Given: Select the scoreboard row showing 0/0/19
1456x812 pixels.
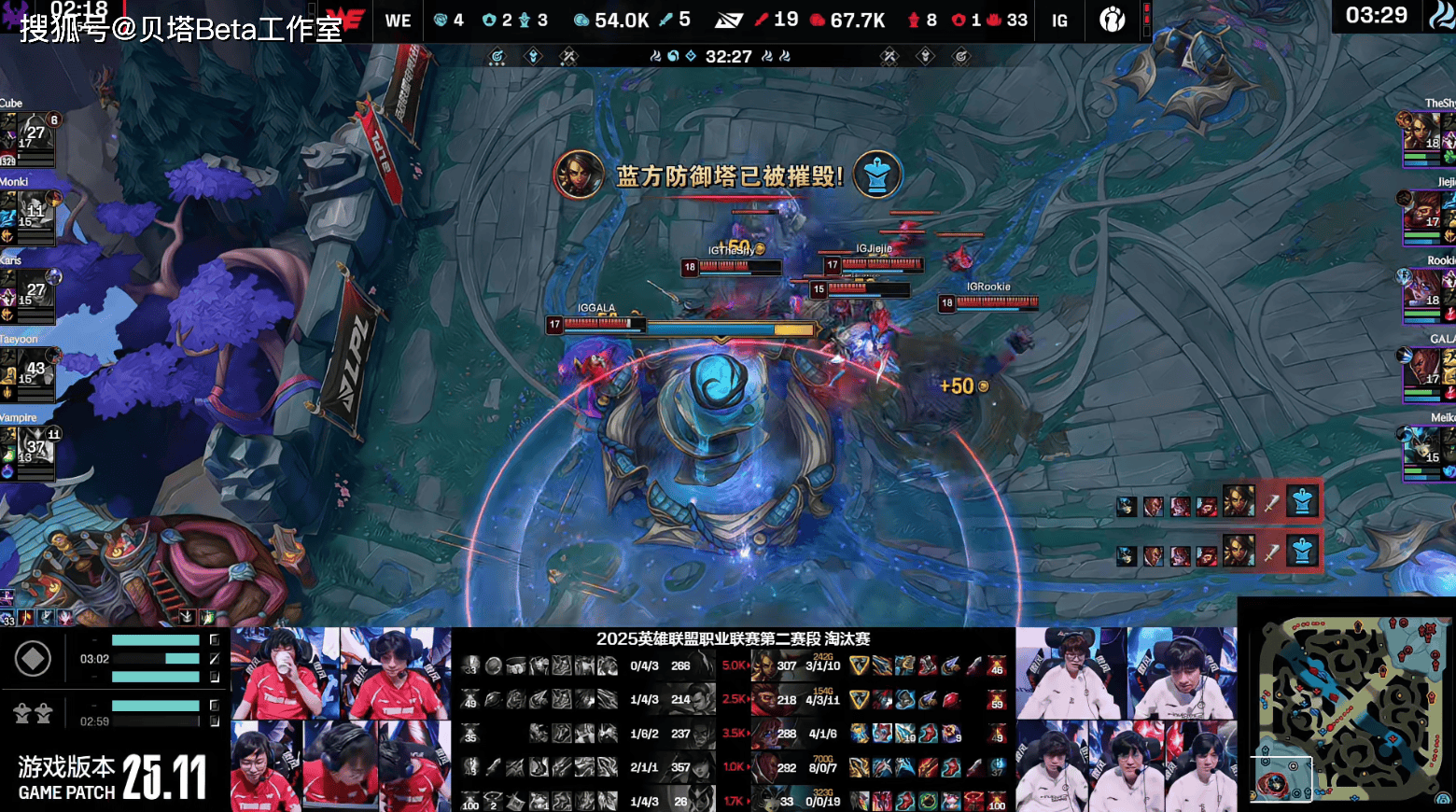Looking at the screenshot, I should 823,801.
